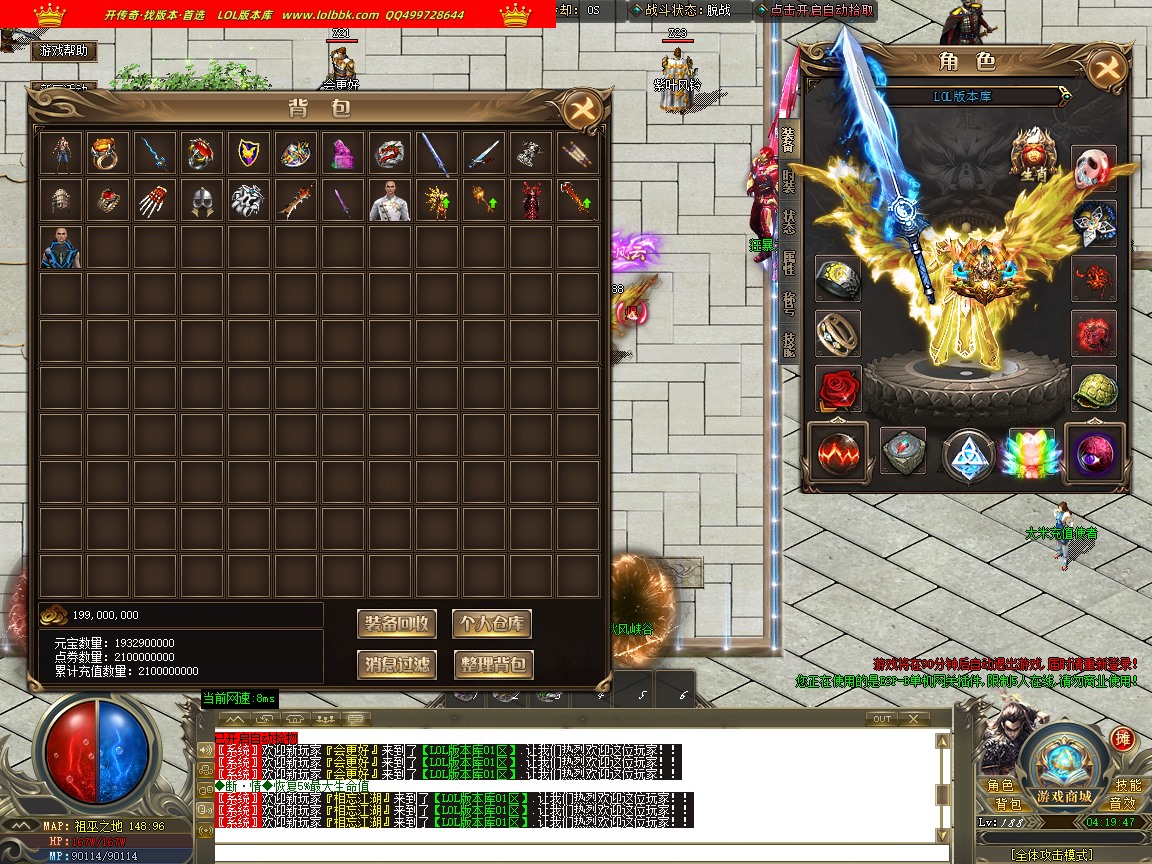This screenshot has width=1152, height=864.
Task: Open the 属性 attributes tab
Action: tap(788, 262)
